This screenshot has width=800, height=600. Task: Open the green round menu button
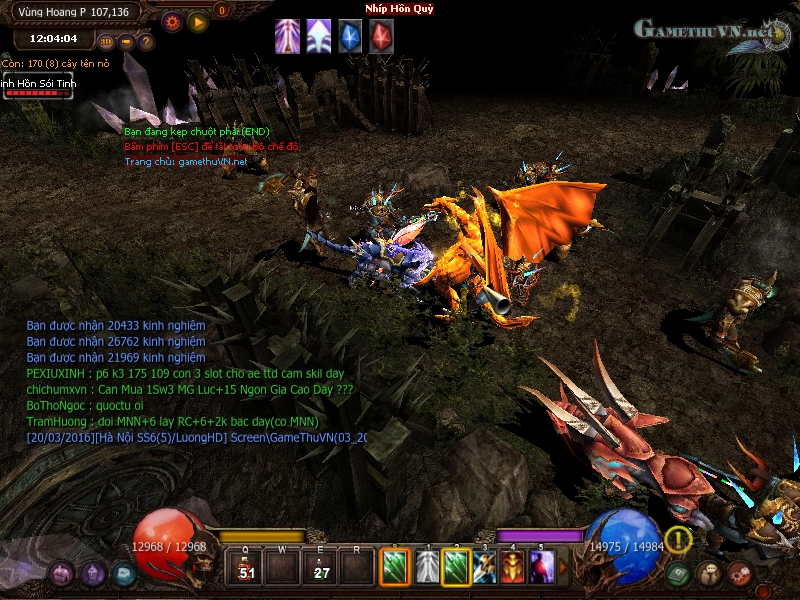pos(679,574)
